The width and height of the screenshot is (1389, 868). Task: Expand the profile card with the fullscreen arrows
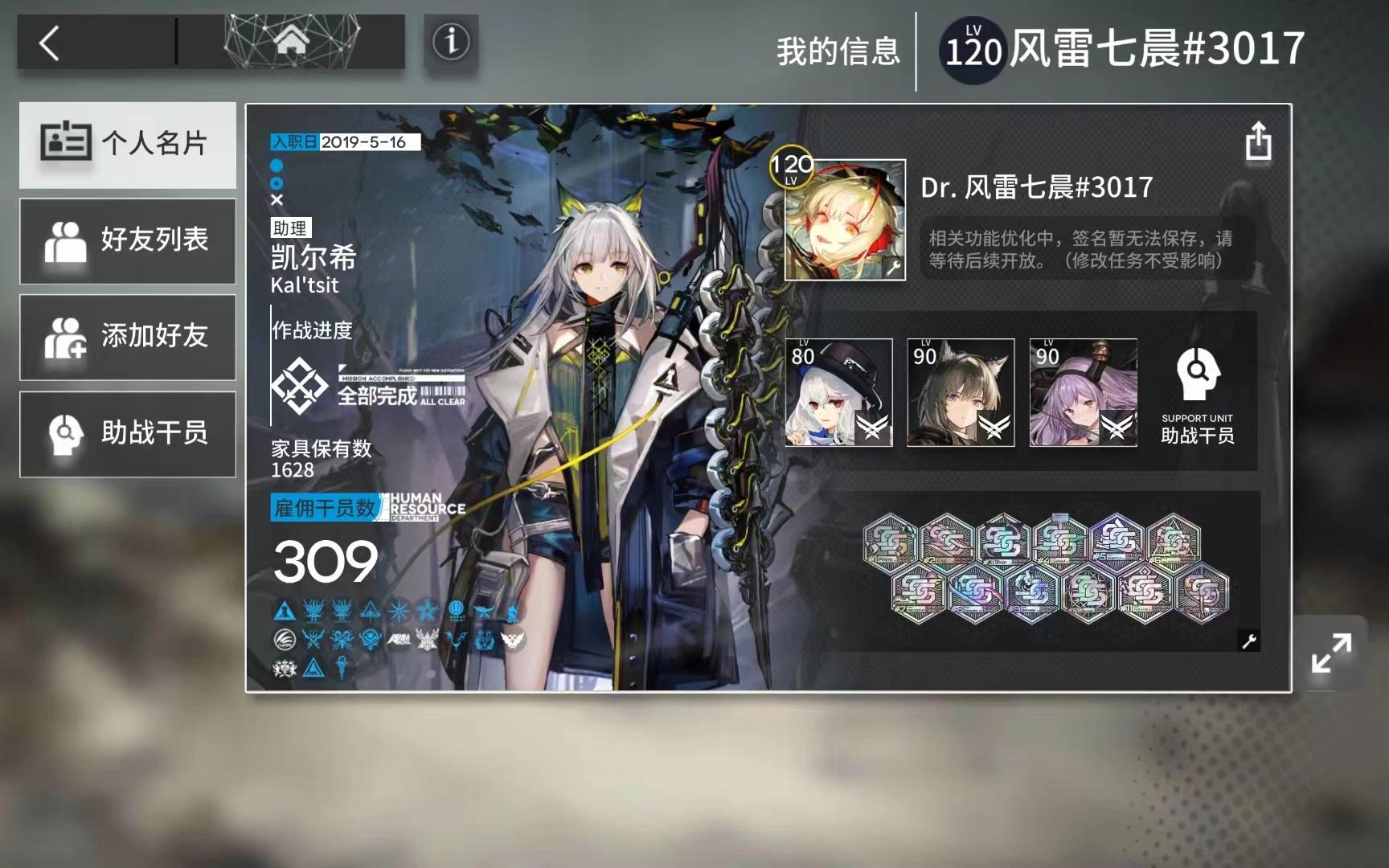[1333, 651]
